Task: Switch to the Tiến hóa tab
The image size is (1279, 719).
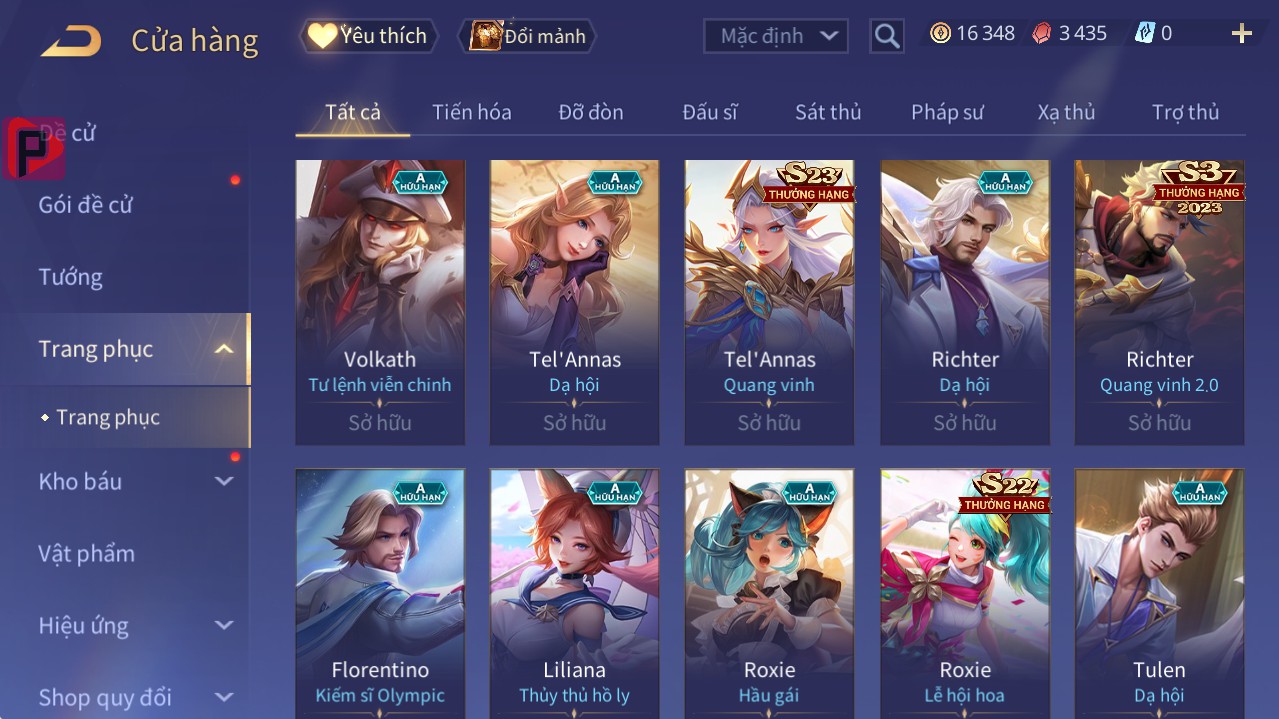Action: pyautogui.click(x=471, y=112)
